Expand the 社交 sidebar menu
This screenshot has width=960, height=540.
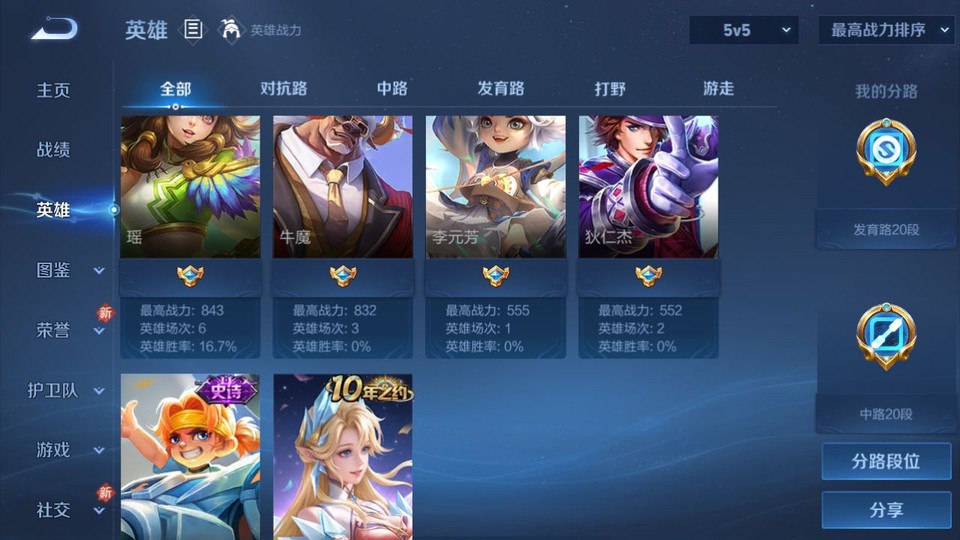tap(68, 510)
